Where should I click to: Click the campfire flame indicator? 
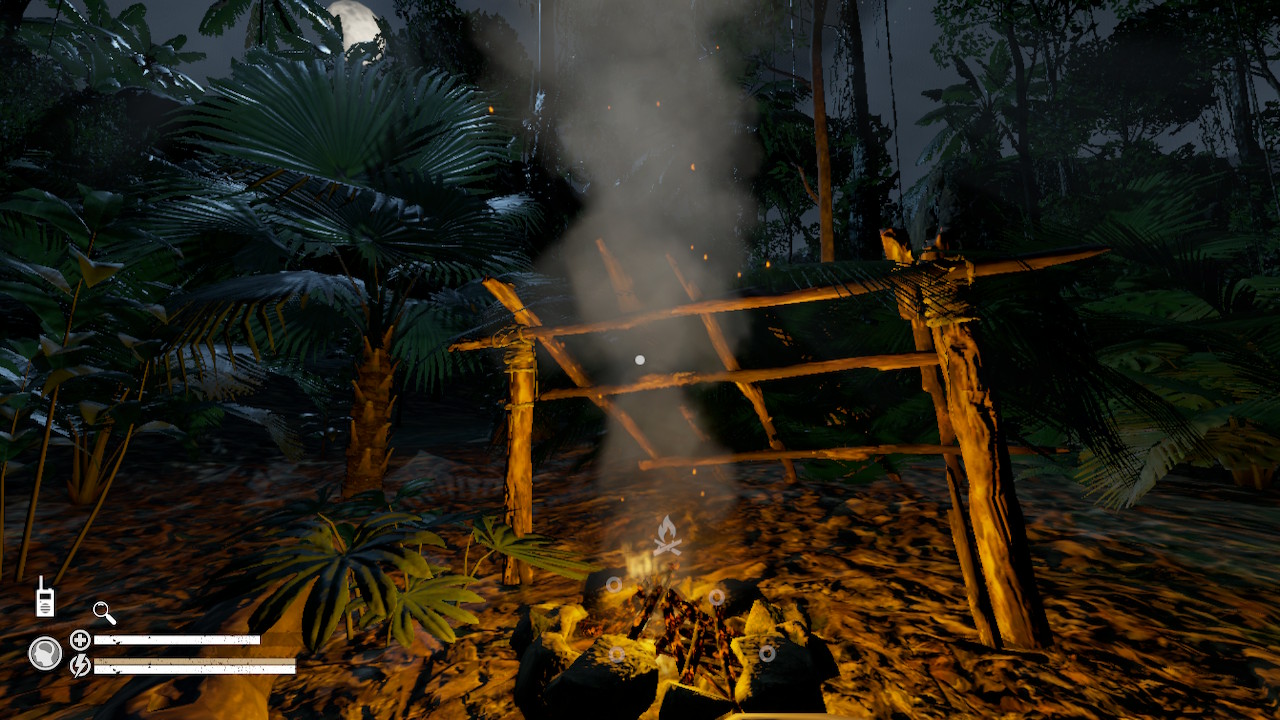pos(668,533)
